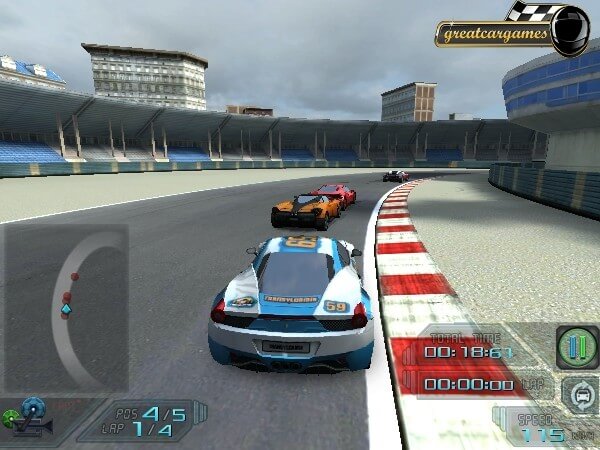600x450 pixels.
Task: Click the track minimap panel
Action: [65, 307]
